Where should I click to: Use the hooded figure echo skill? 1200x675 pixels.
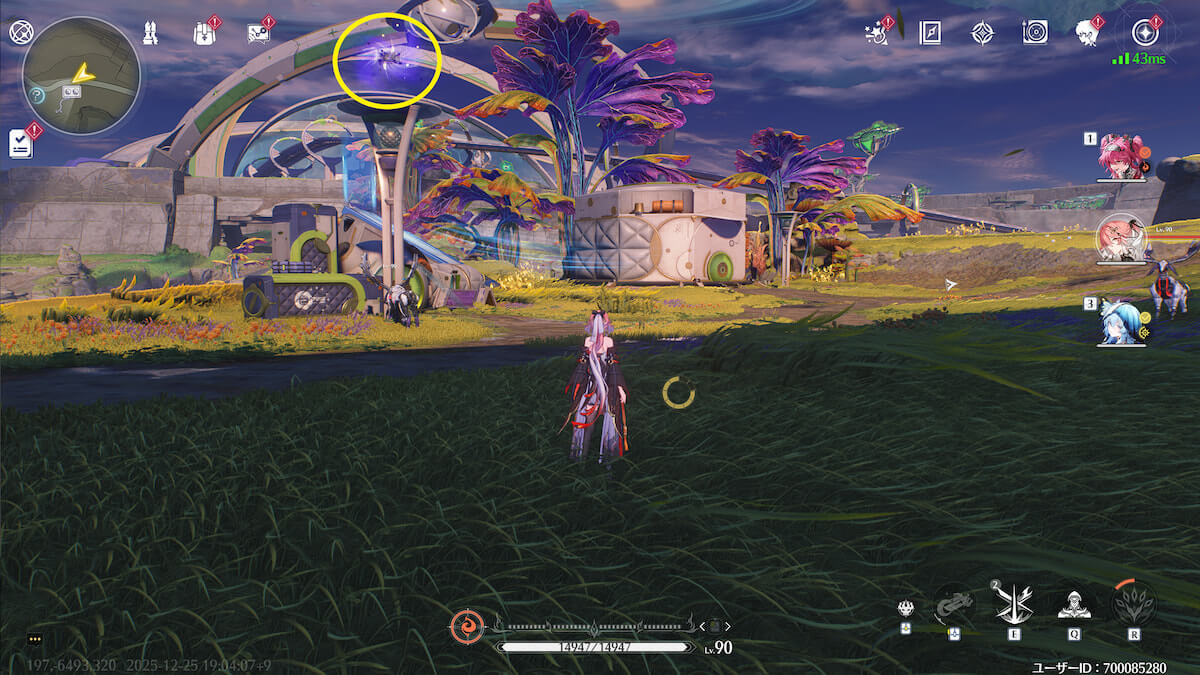[x=1074, y=604]
